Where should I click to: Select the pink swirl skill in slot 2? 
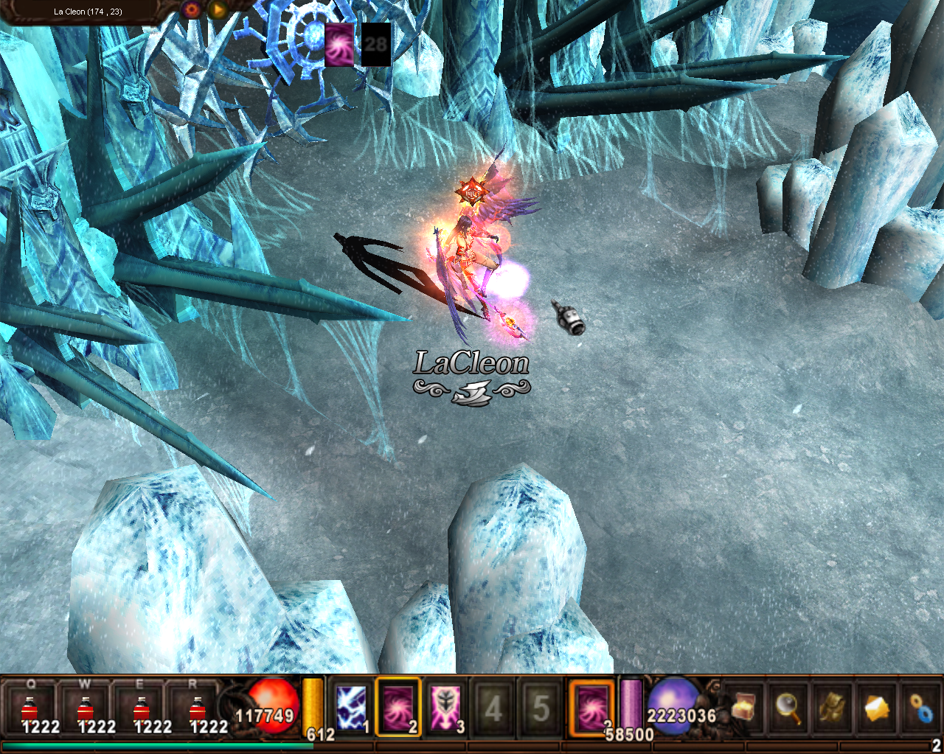point(398,707)
